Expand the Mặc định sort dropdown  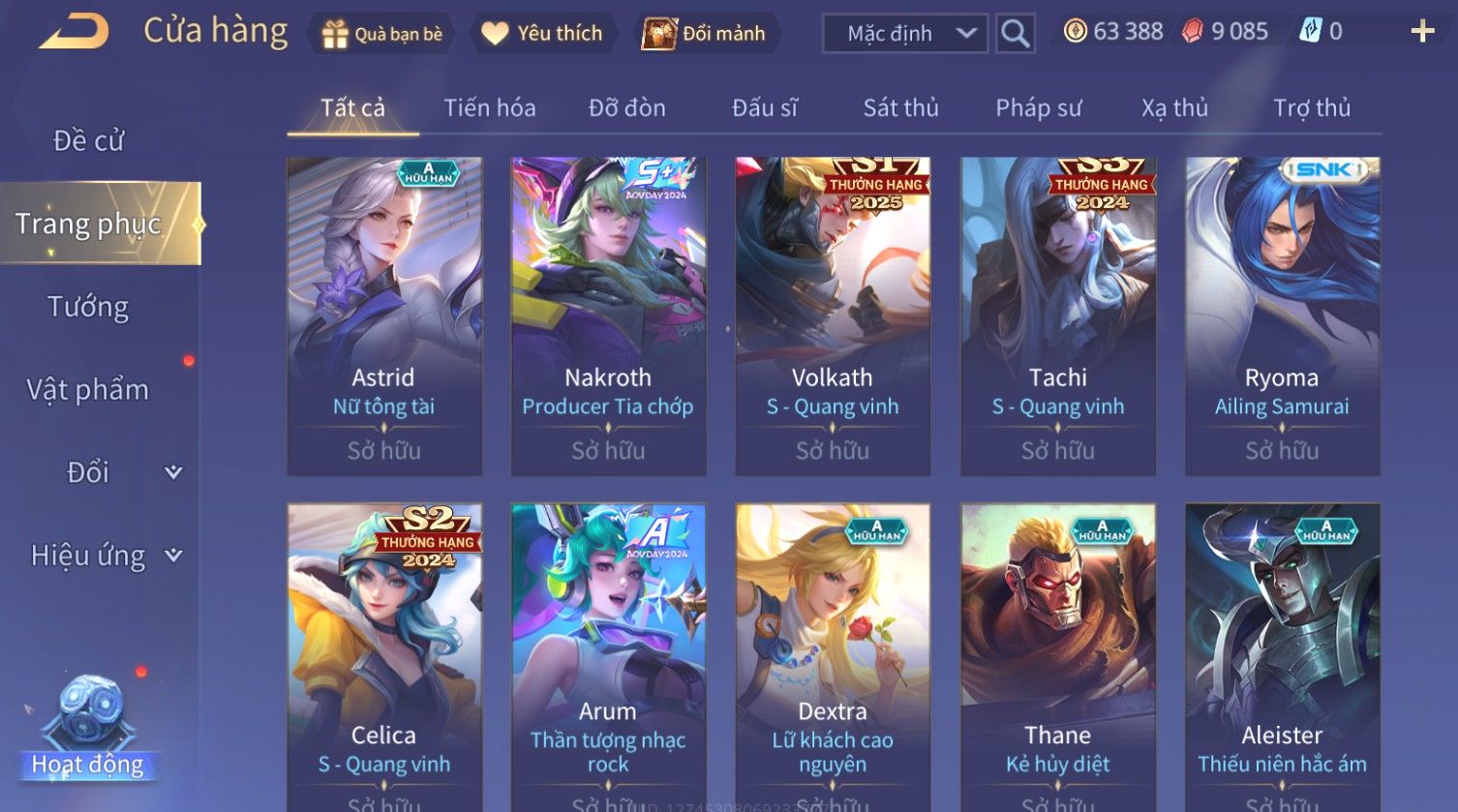tap(904, 34)
